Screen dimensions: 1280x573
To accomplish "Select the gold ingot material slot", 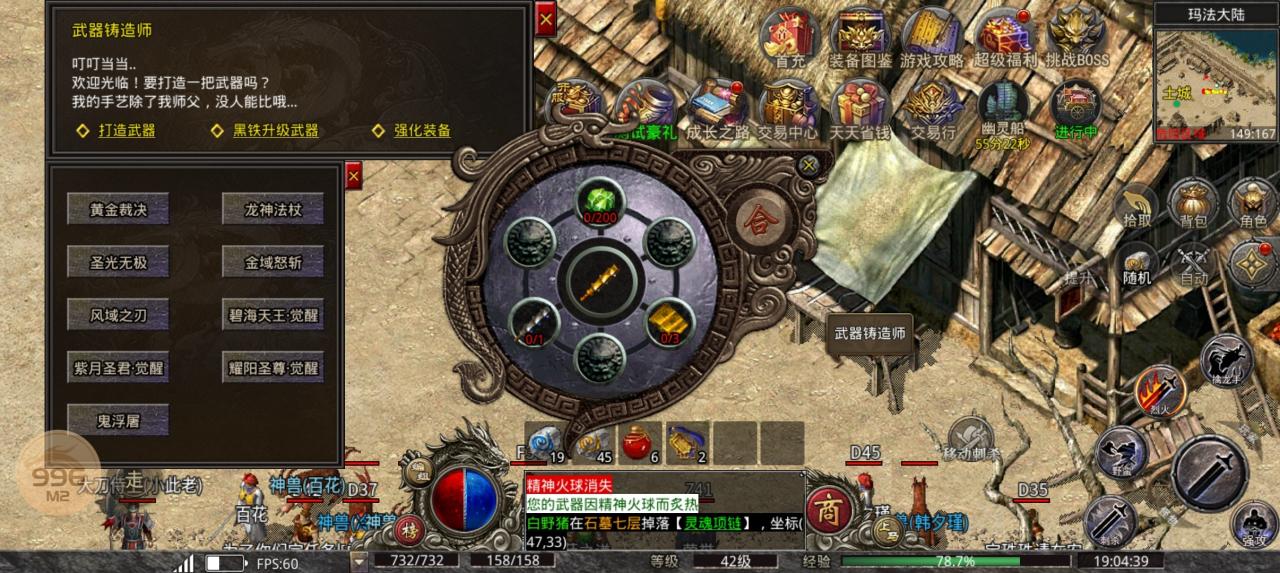I will pyautogui.click(x=668, y=322).
